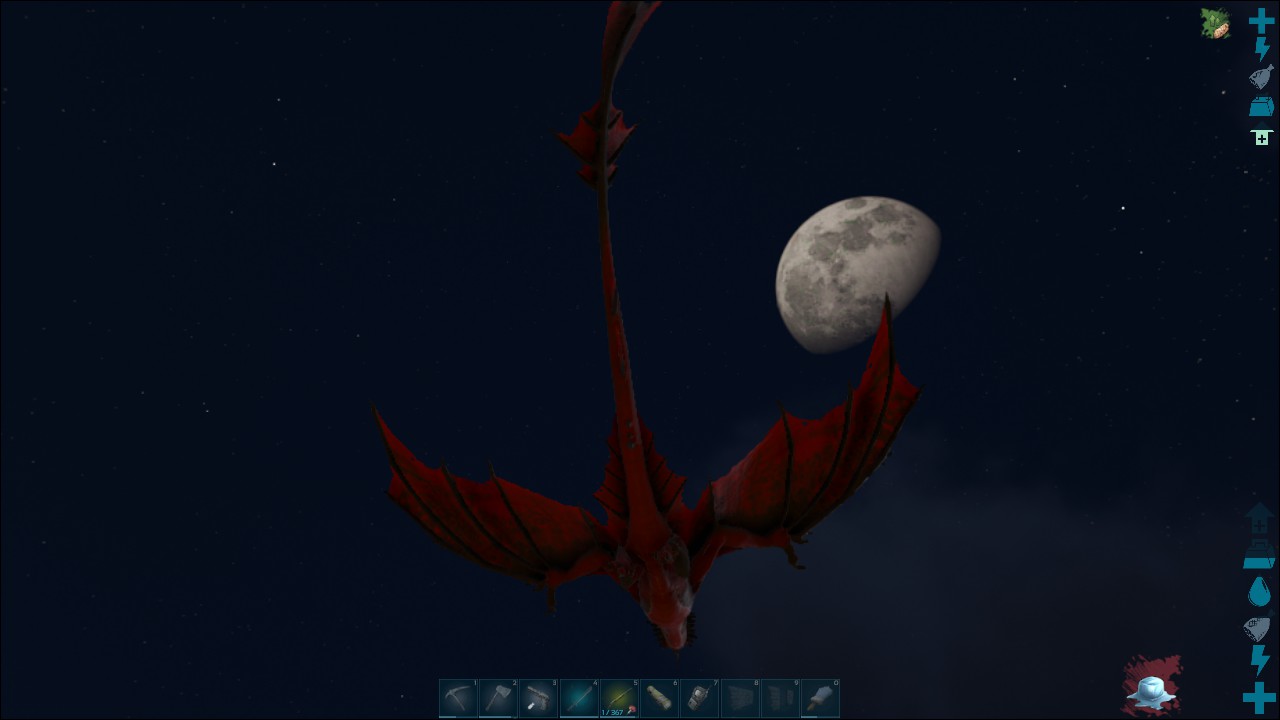The height and width of the screenshot is (720, 1280).
Task: Use the tan cylinder item in slot 6
Action: click(x=659, y=698)
